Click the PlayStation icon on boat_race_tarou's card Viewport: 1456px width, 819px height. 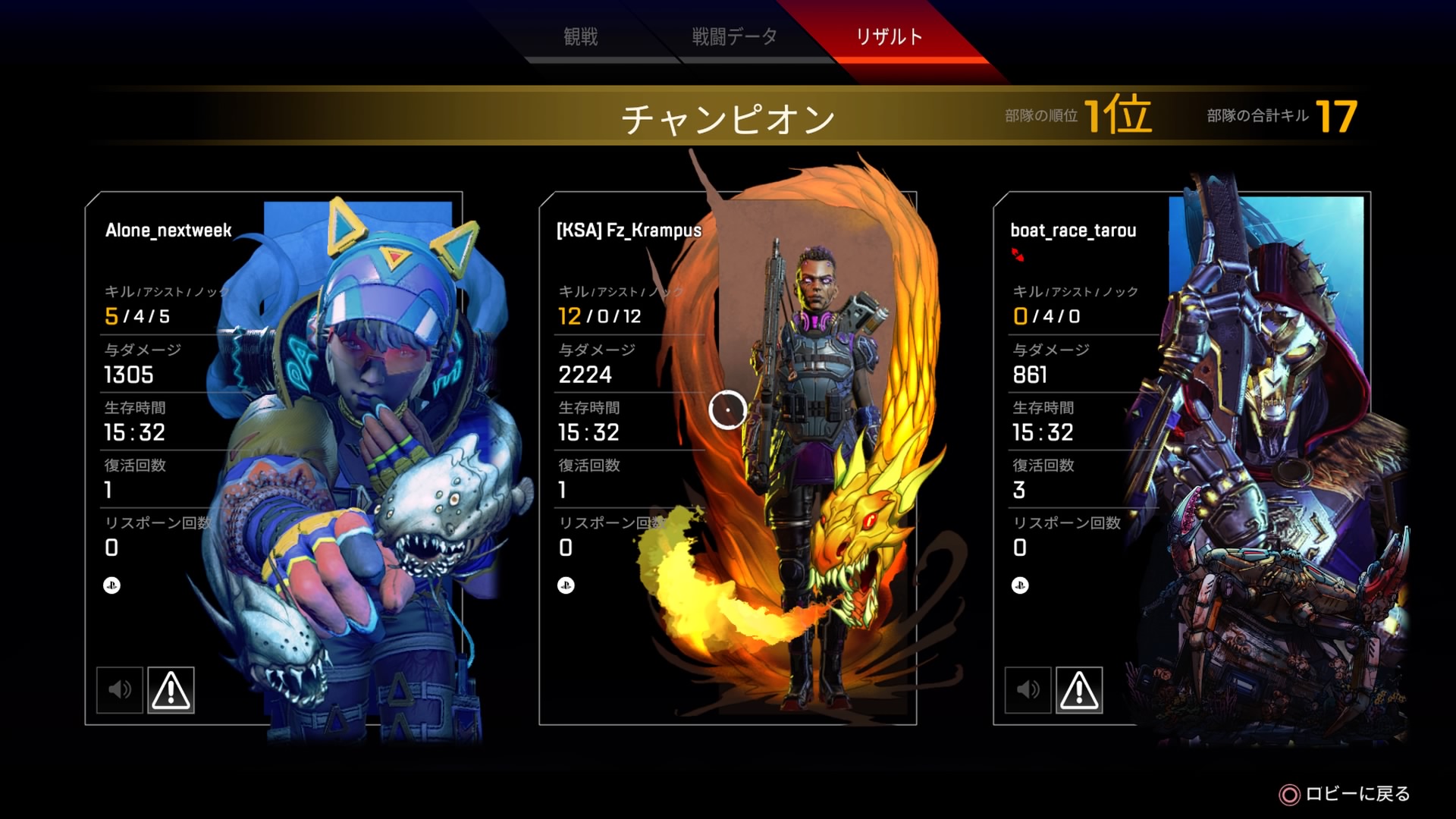click(x=1018, y=585)
